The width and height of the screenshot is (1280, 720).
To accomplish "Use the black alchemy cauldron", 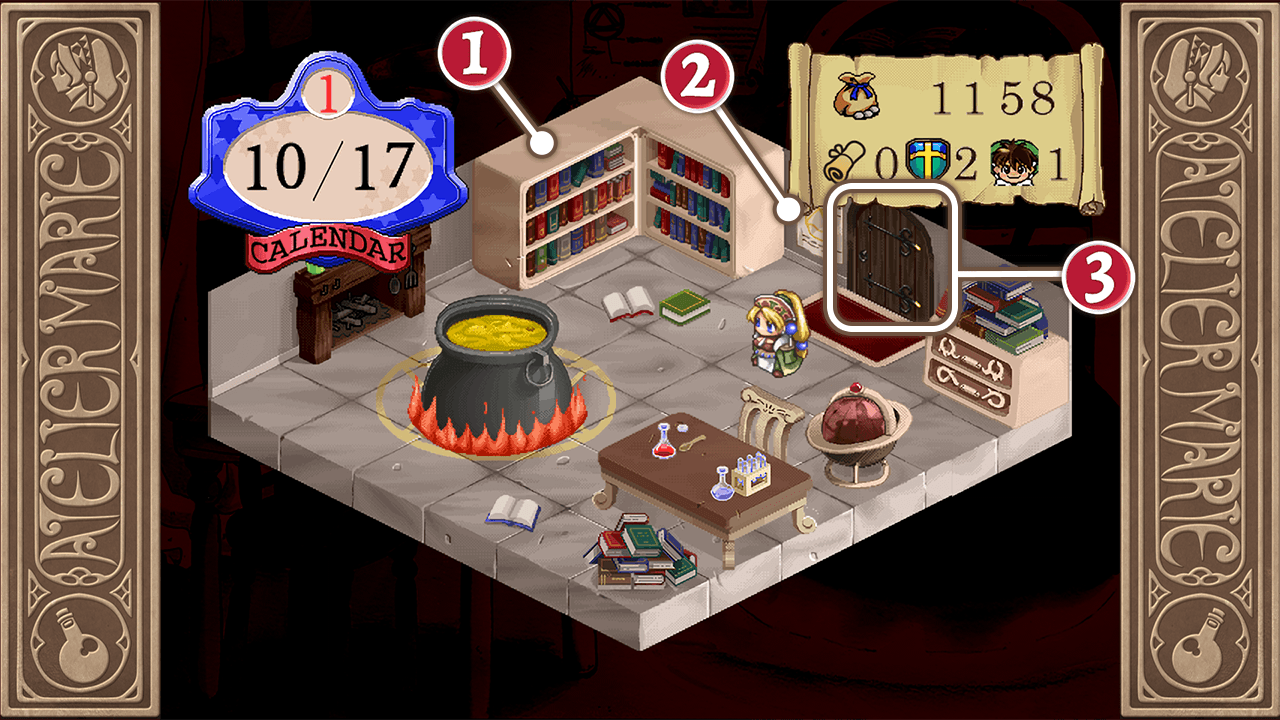I will pyautogui.click(x=495, y=375).
